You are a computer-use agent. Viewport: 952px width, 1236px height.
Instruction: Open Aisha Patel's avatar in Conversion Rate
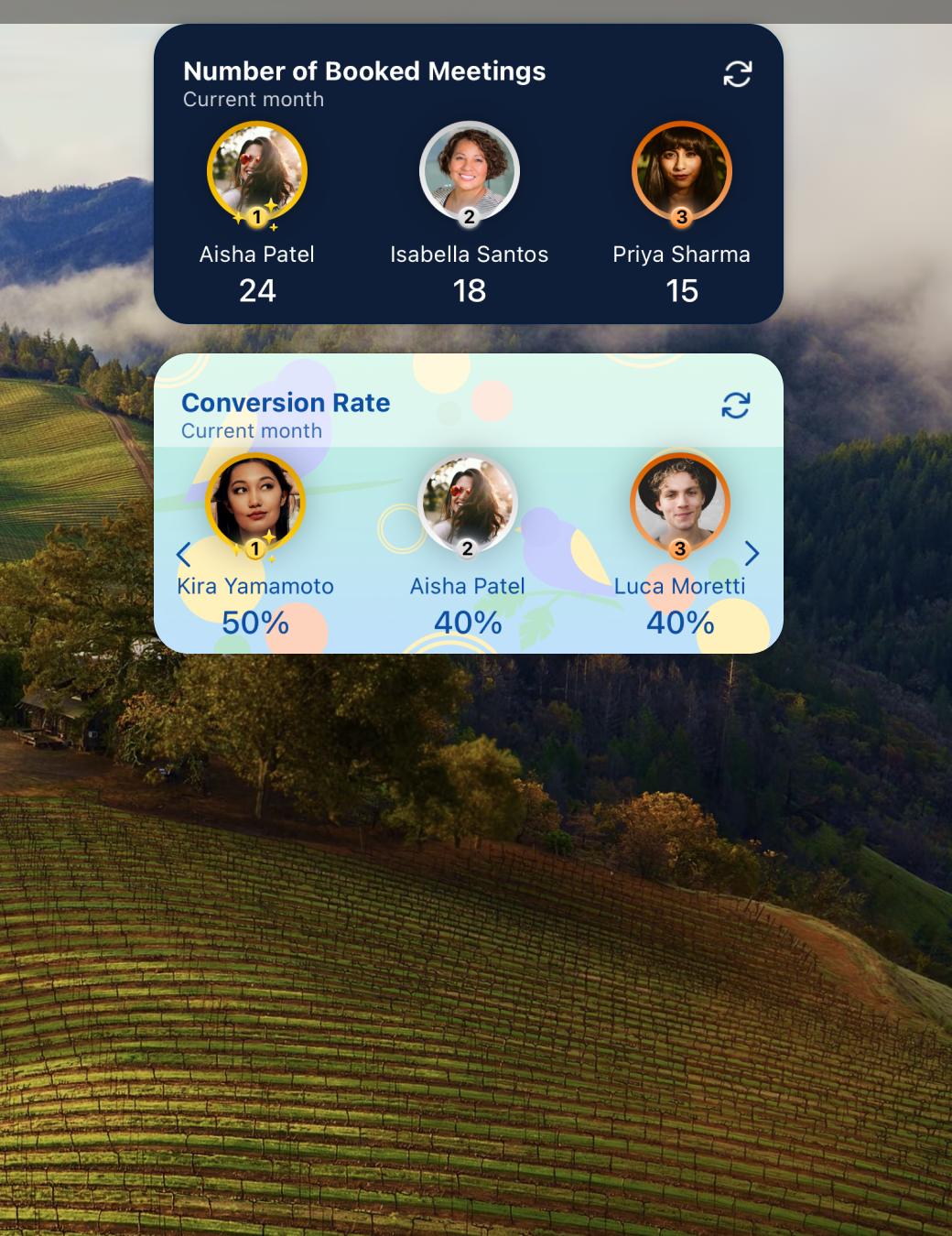click(468, 503)
